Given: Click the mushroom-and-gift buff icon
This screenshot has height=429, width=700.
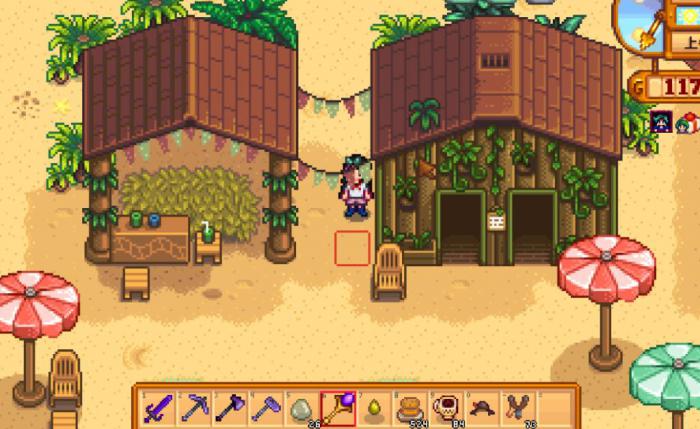Looking at the screenshot, I should 688,123.
